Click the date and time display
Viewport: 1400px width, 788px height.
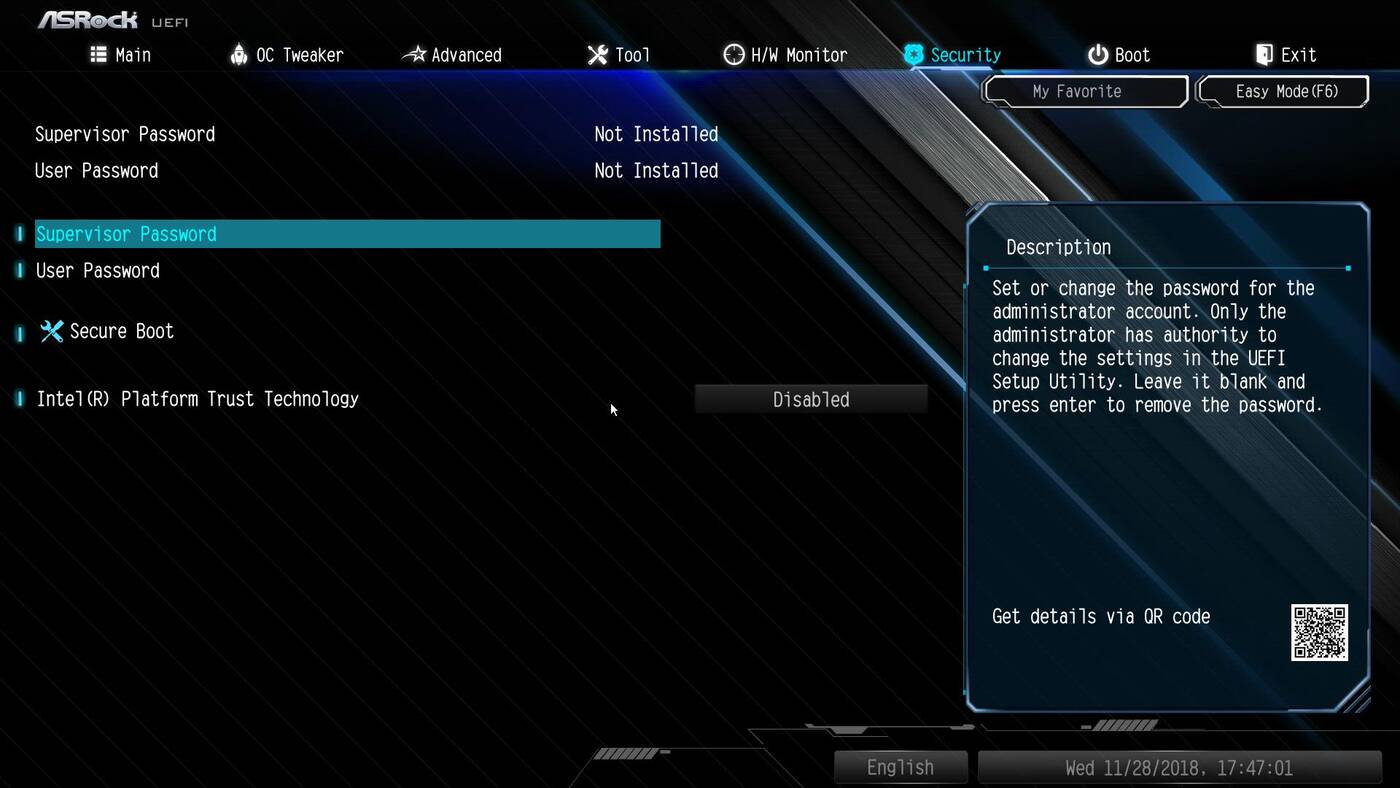pos(1178,768)
